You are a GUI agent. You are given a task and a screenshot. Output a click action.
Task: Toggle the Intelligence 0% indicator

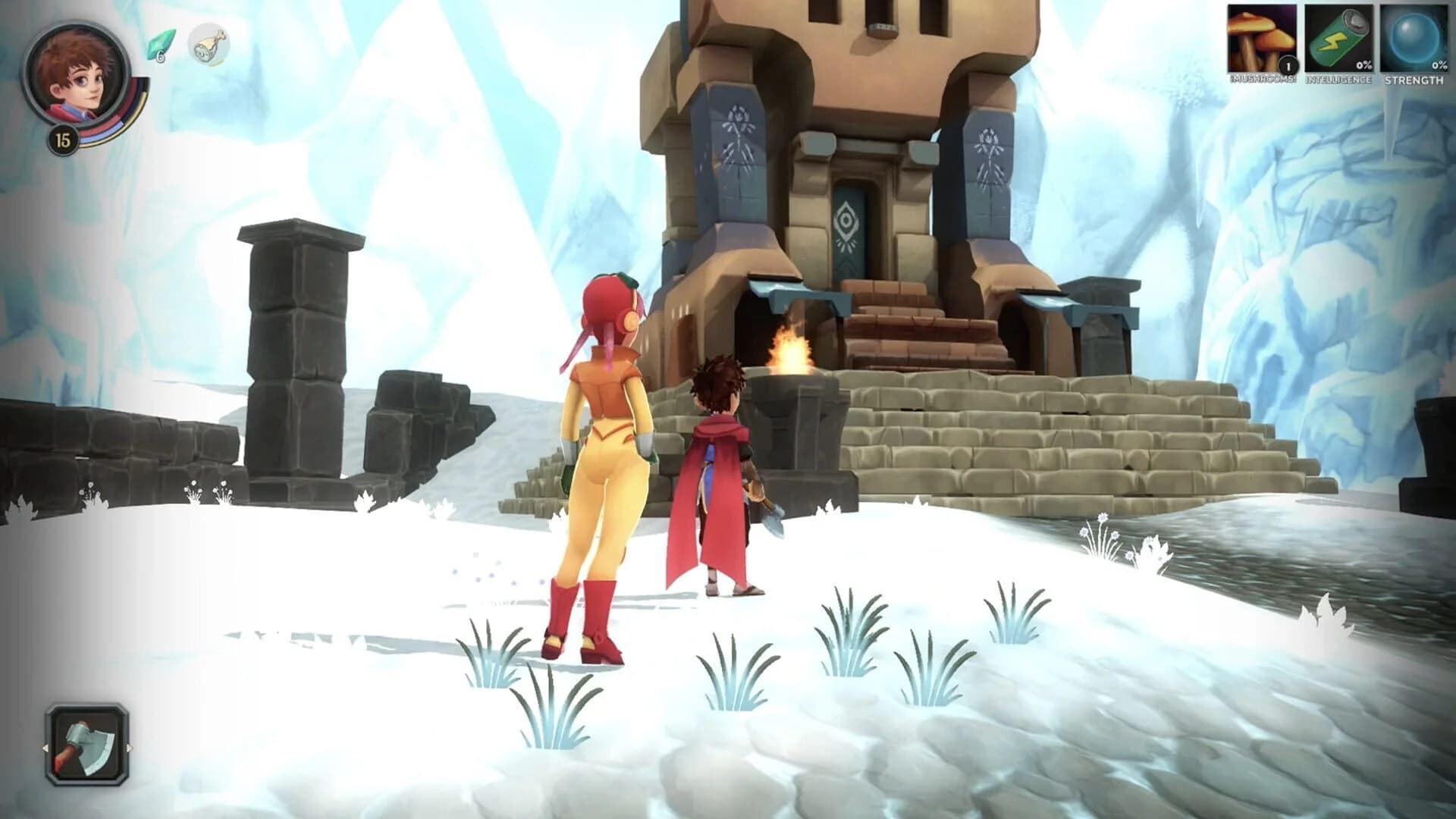(x=1363, y=66)
